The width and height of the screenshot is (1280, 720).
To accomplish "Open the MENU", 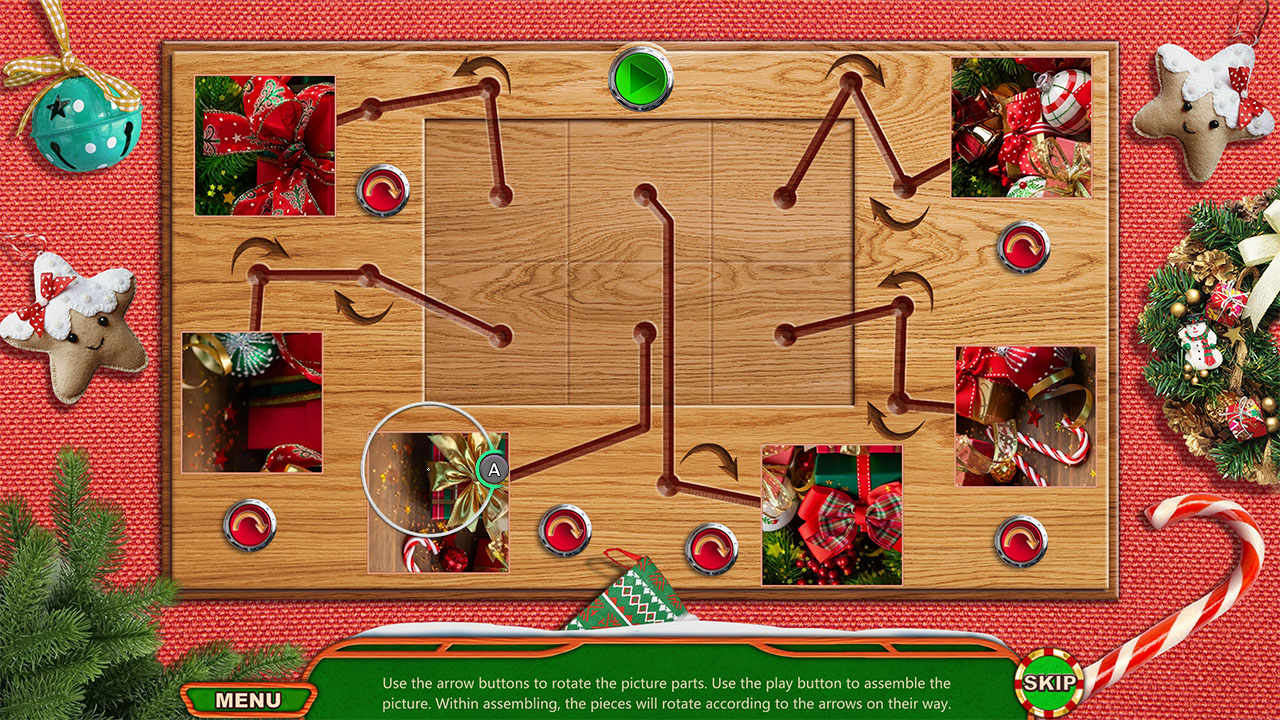I will click(248, 700).
